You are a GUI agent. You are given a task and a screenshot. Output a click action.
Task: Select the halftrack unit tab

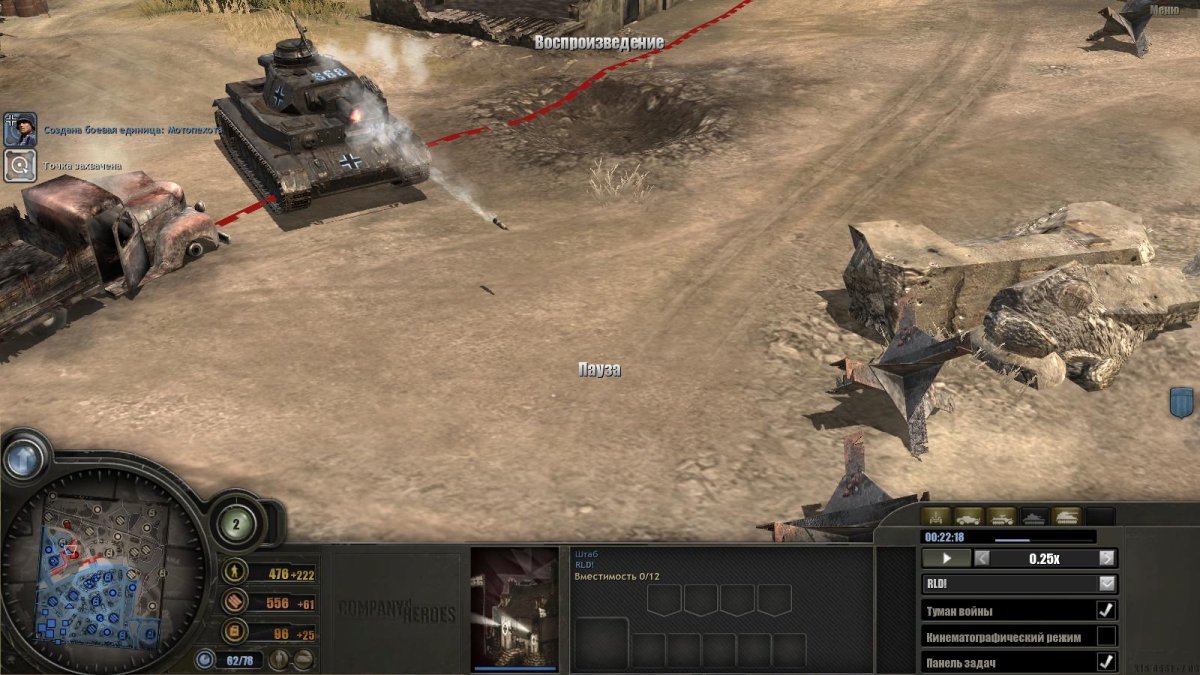(1002, 517)
